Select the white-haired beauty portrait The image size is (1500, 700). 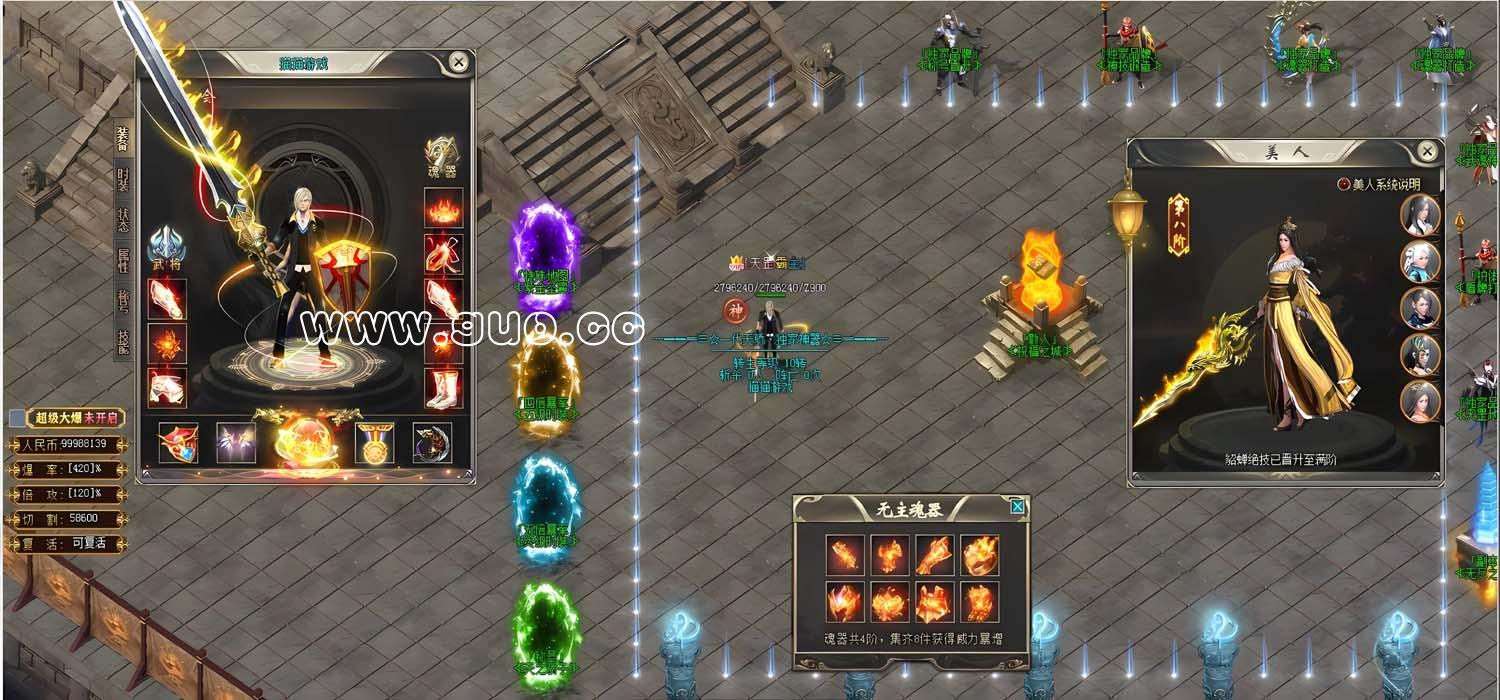pos(1420,262)
